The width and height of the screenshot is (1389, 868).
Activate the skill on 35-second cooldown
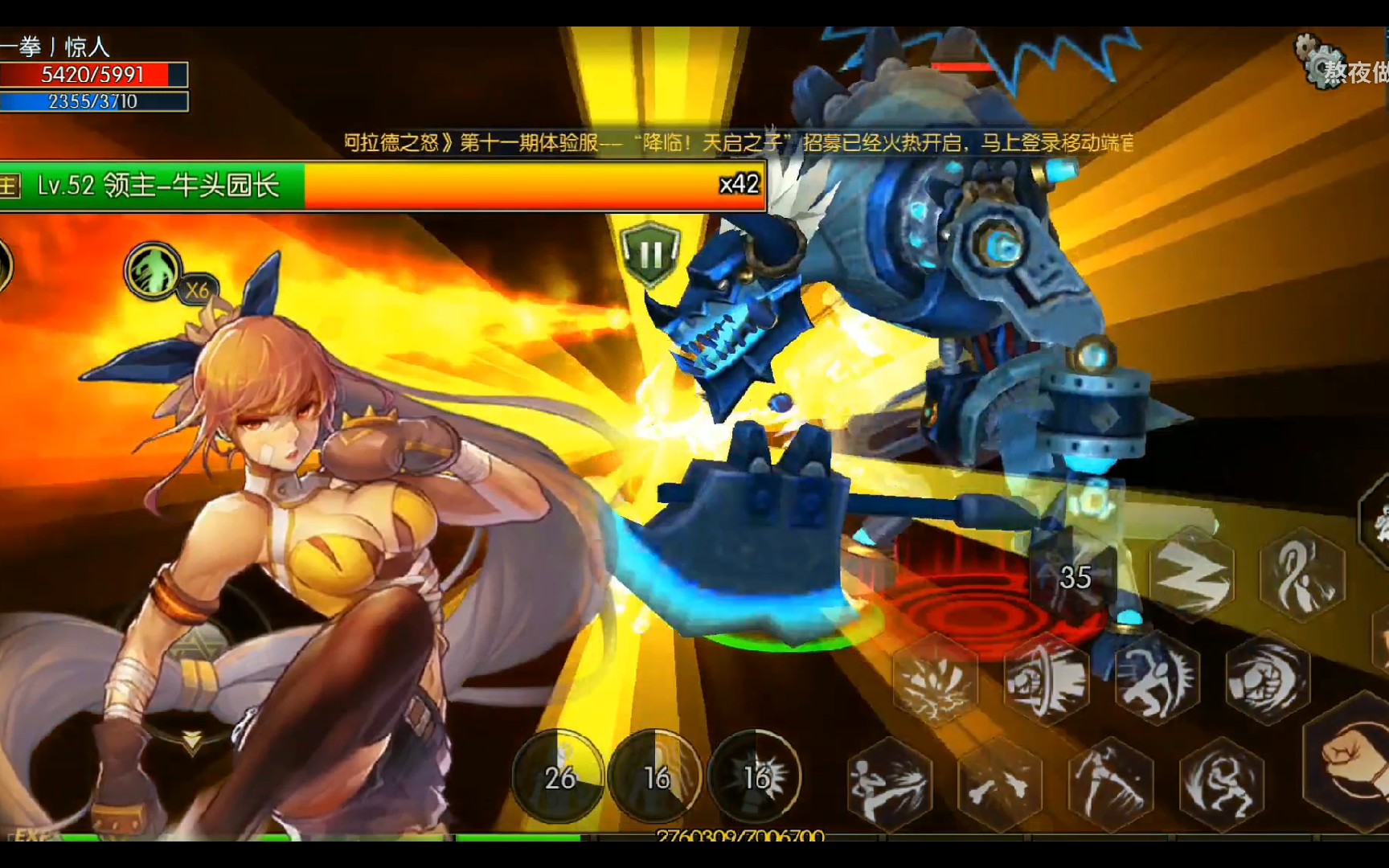click(x=1076, y=577)
